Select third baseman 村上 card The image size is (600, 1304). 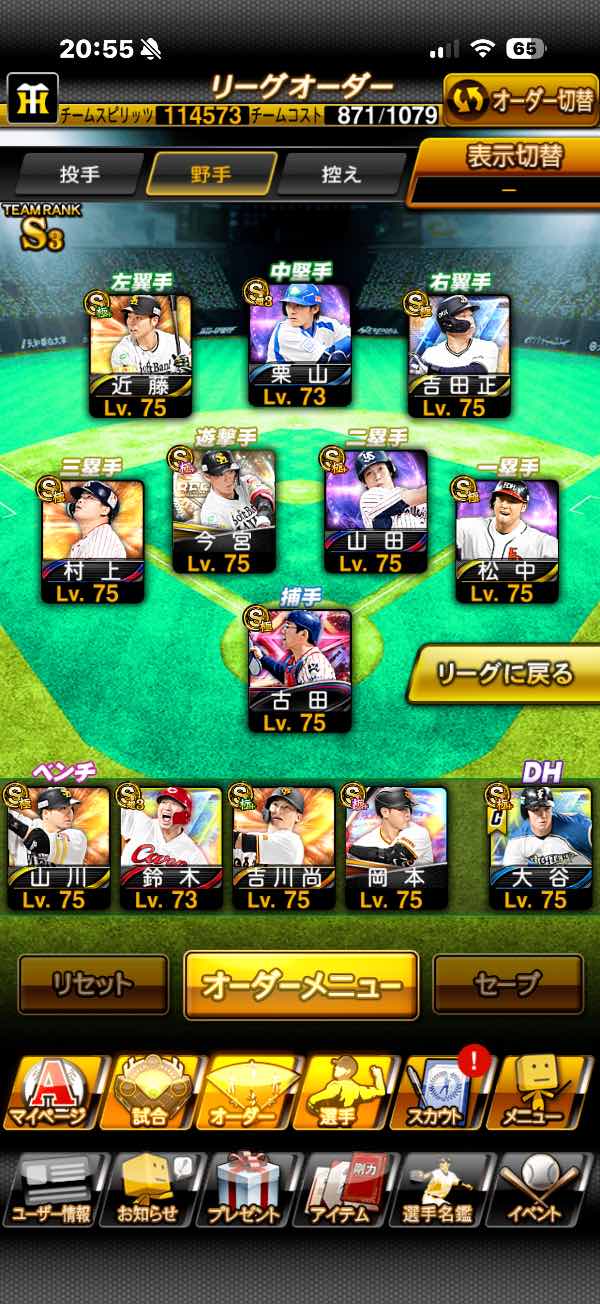[93, 541]
